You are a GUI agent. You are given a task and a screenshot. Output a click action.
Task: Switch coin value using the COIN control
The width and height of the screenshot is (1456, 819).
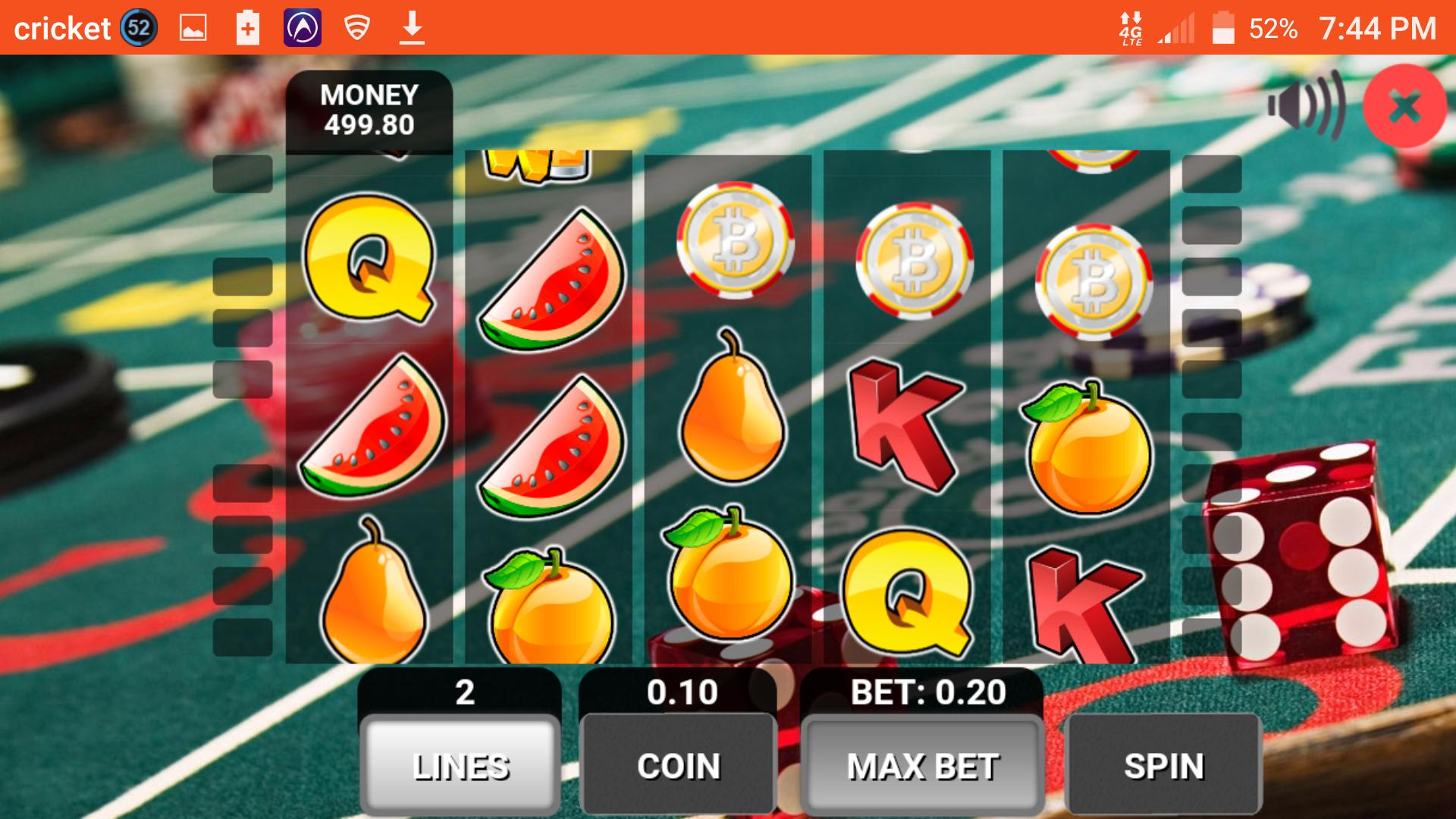click(x=679, y=766)
